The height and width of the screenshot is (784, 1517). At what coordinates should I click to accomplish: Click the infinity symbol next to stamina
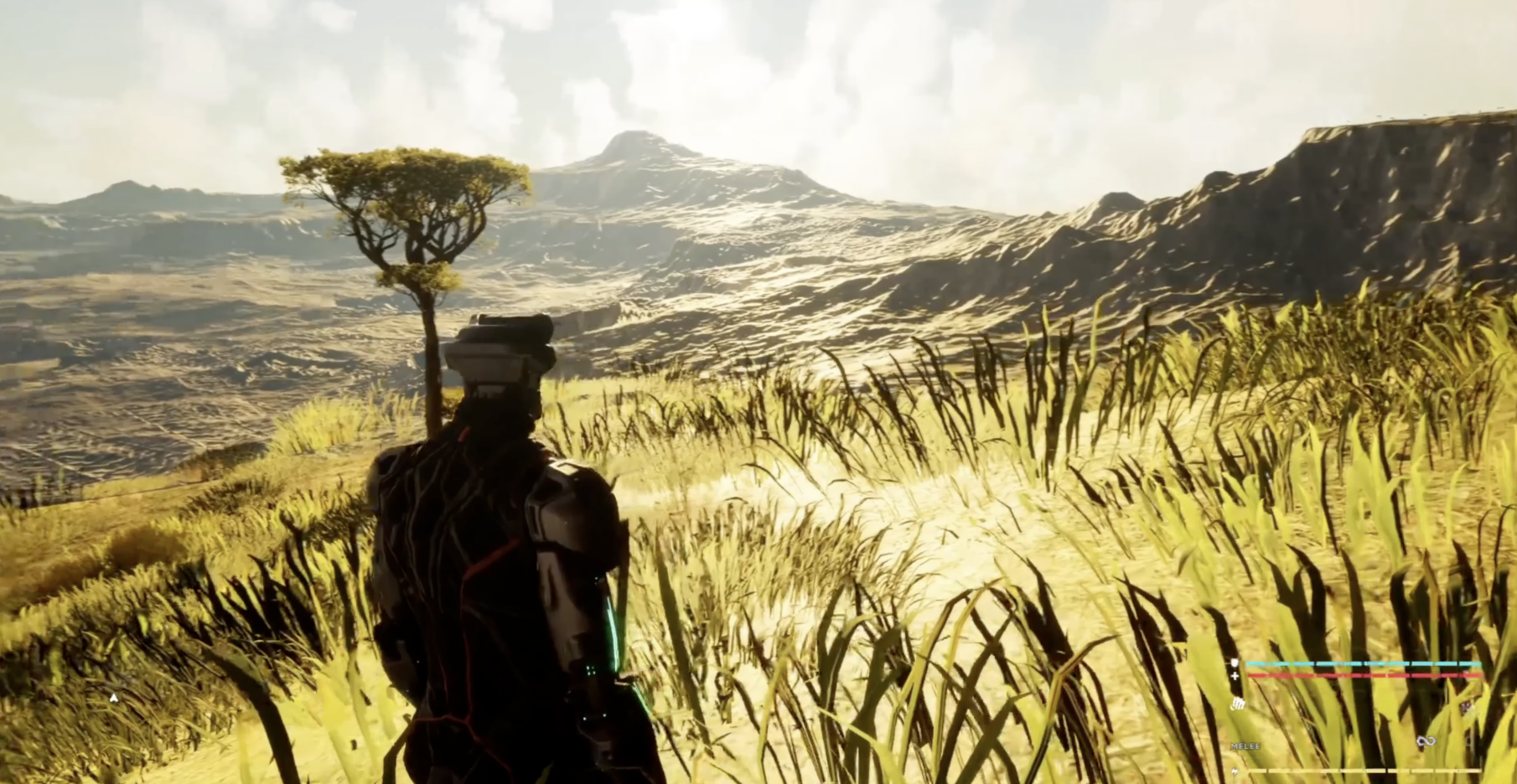pos(1426,740)
